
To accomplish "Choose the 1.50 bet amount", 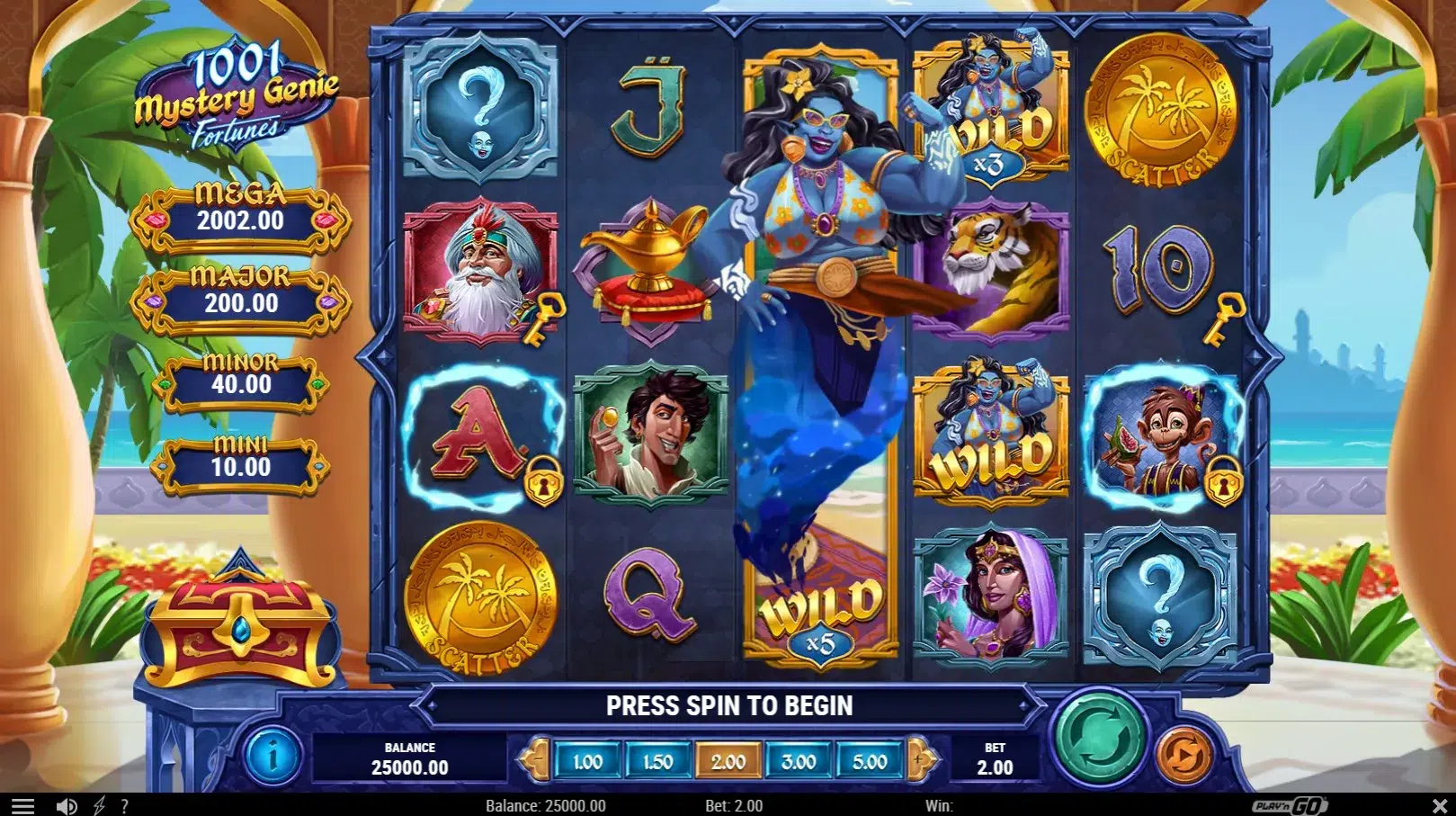I will (x=657, y=762).
